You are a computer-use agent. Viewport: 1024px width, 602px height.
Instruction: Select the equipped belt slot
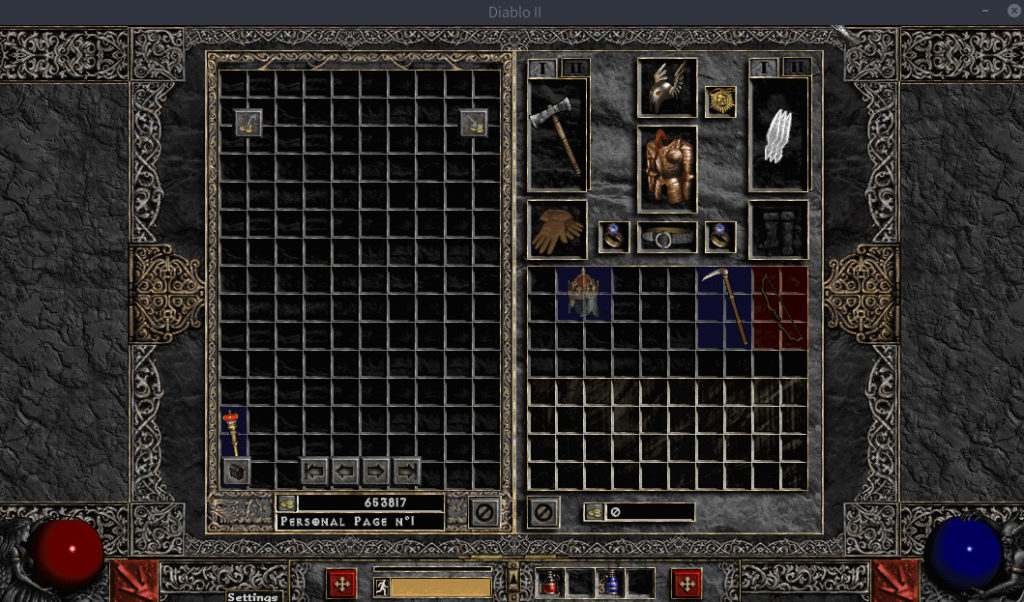coord(667,237)
